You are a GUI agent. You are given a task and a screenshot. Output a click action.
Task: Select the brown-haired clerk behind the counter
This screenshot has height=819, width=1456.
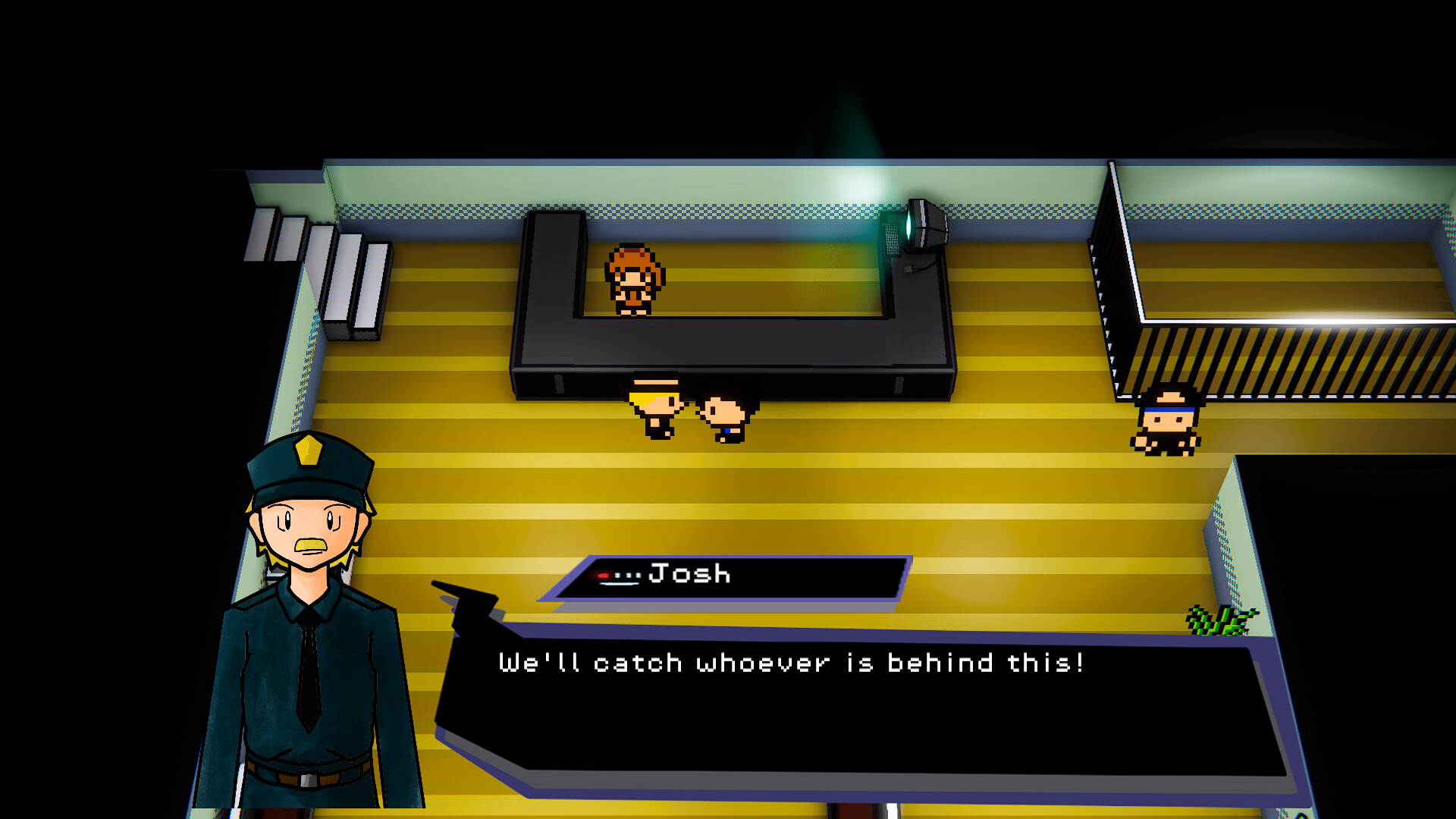(634, 281)
